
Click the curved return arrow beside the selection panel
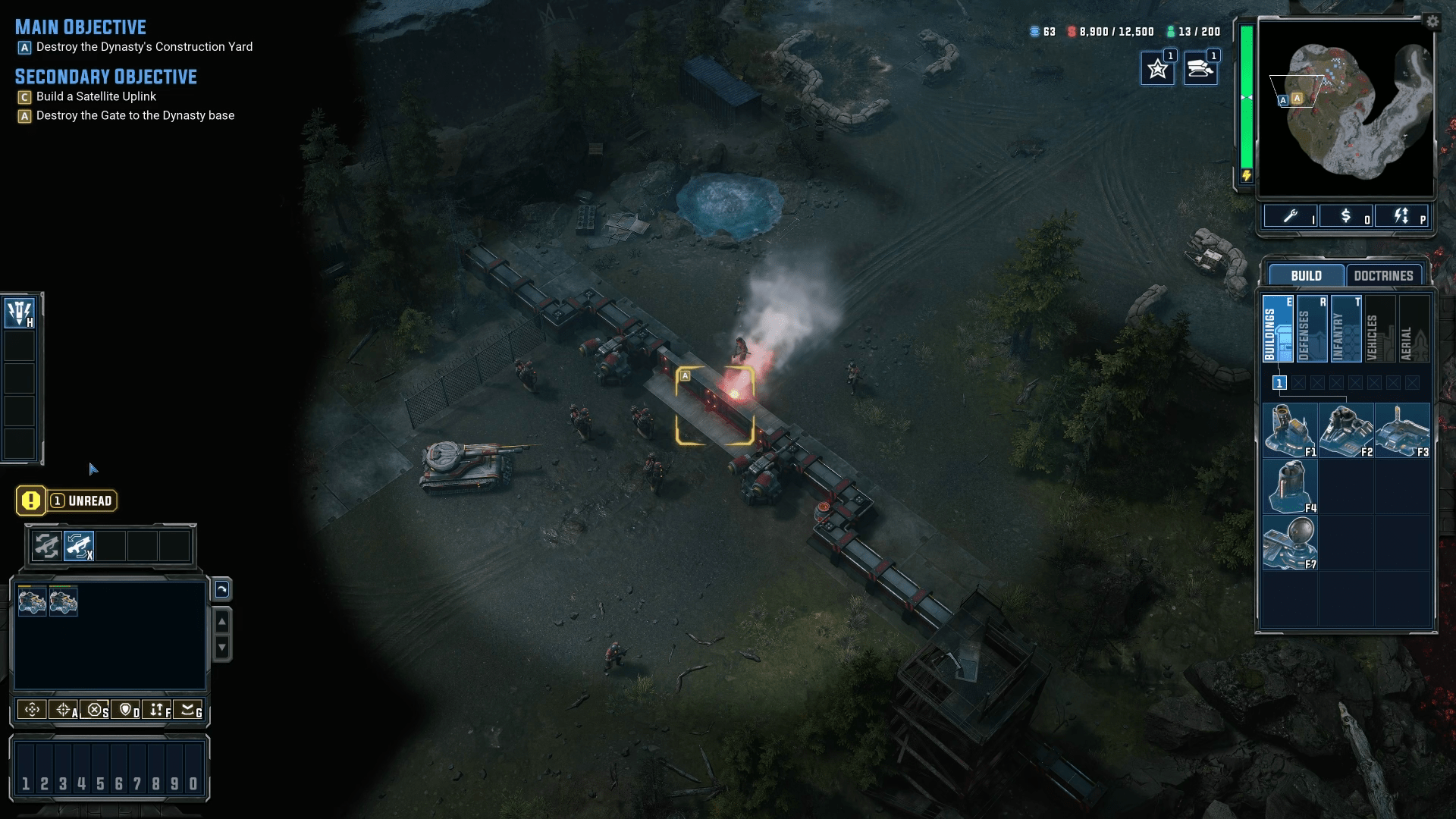[x=222, y=589]
